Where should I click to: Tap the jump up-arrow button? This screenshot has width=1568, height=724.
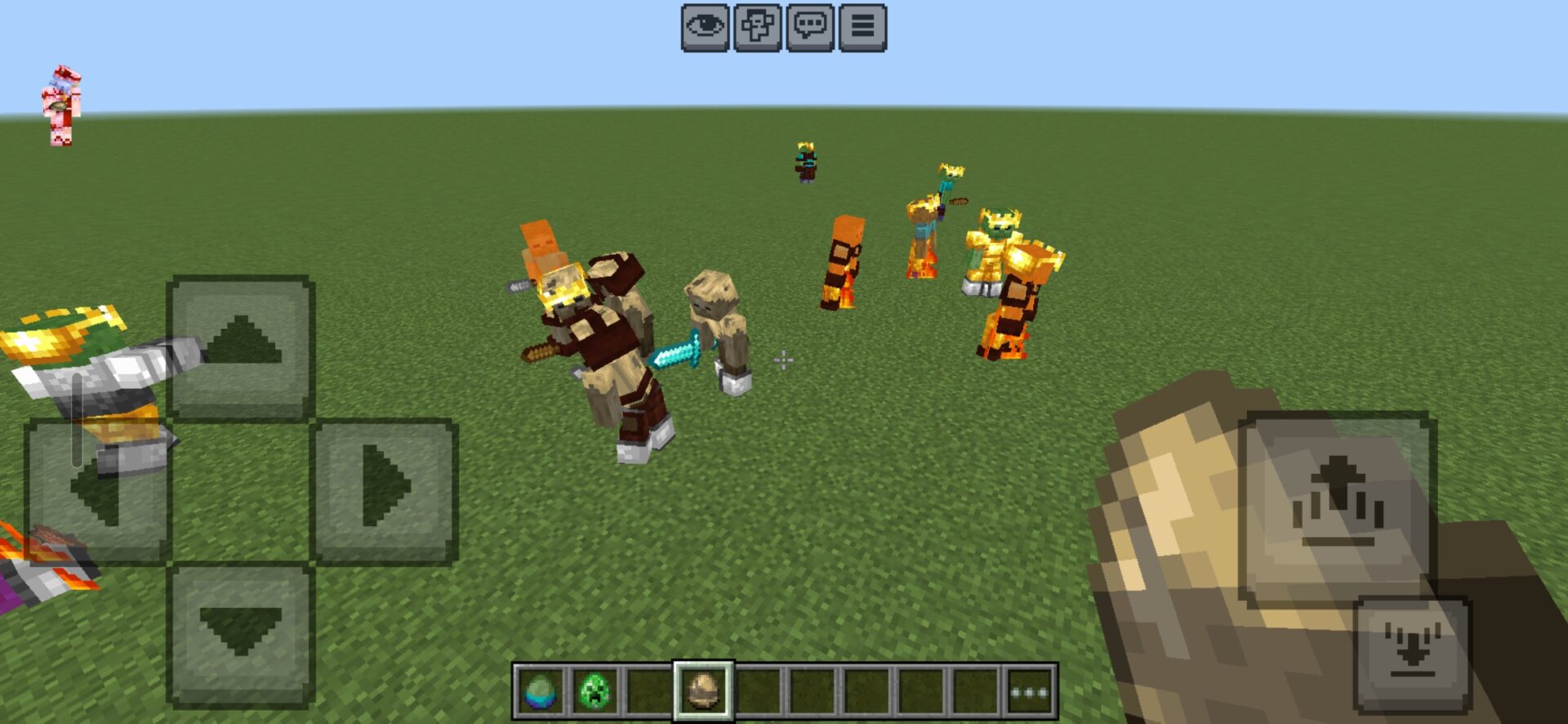(x=1336, y=508)
